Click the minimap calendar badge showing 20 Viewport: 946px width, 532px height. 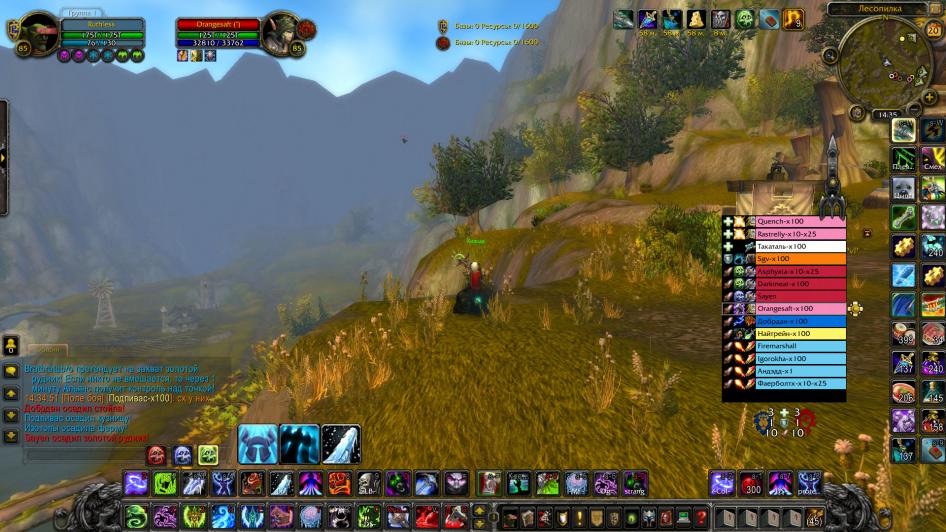pyautogui.click(x=933, y=30)
